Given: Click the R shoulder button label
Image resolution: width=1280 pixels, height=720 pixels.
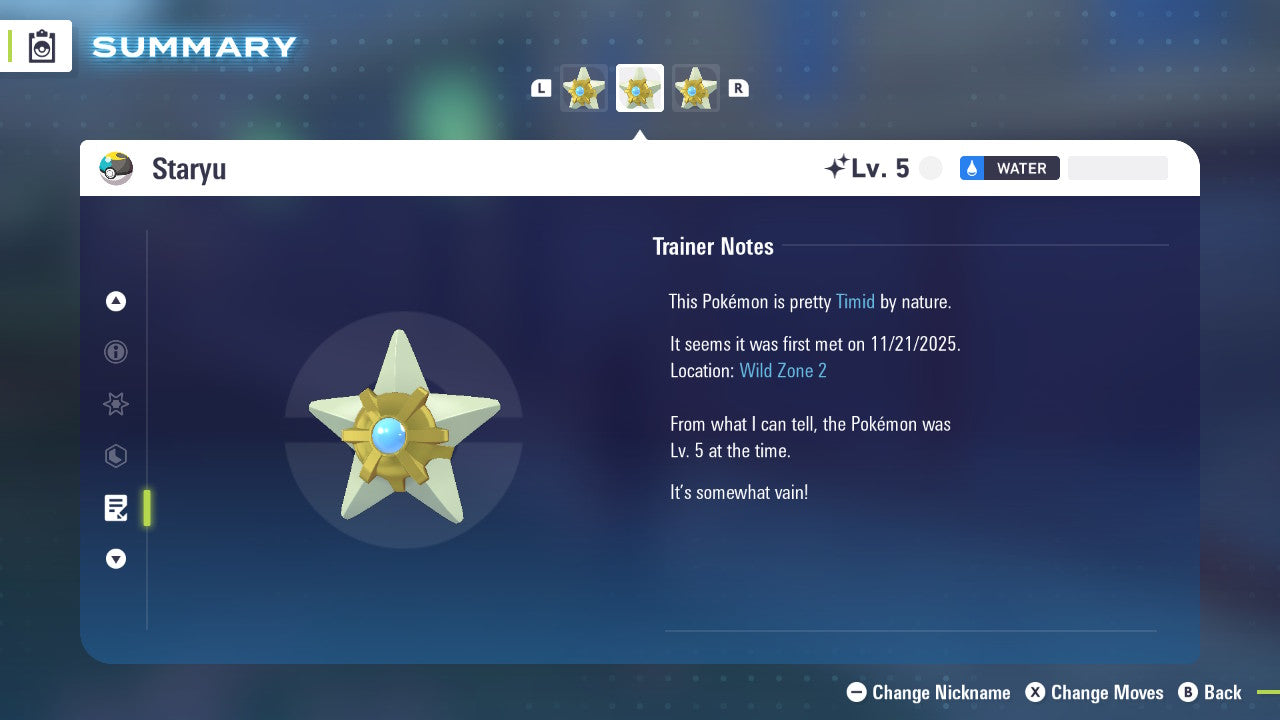Looking at the screenshot, I should pos(739,88).
